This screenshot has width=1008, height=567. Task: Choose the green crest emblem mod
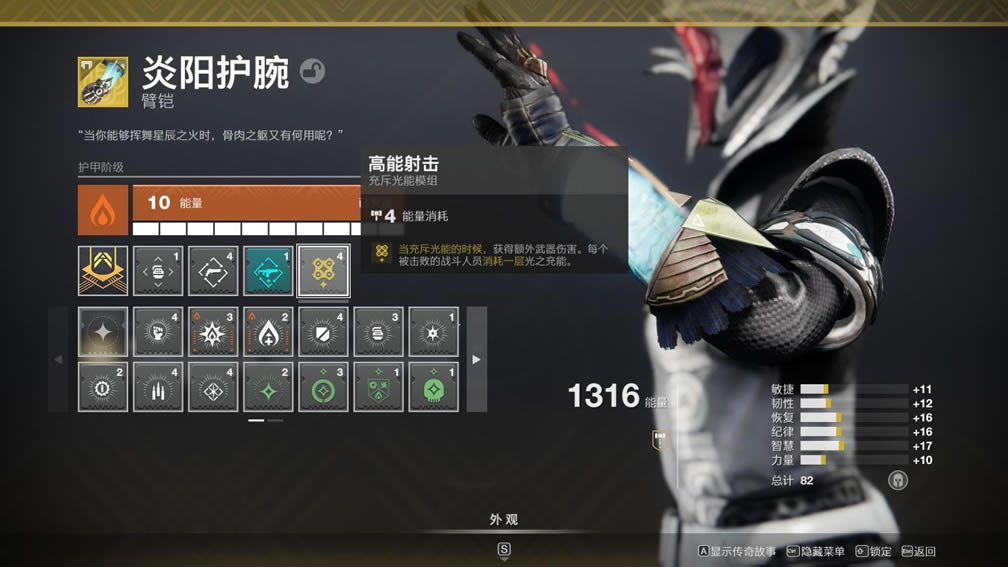(x=378, y=387)
